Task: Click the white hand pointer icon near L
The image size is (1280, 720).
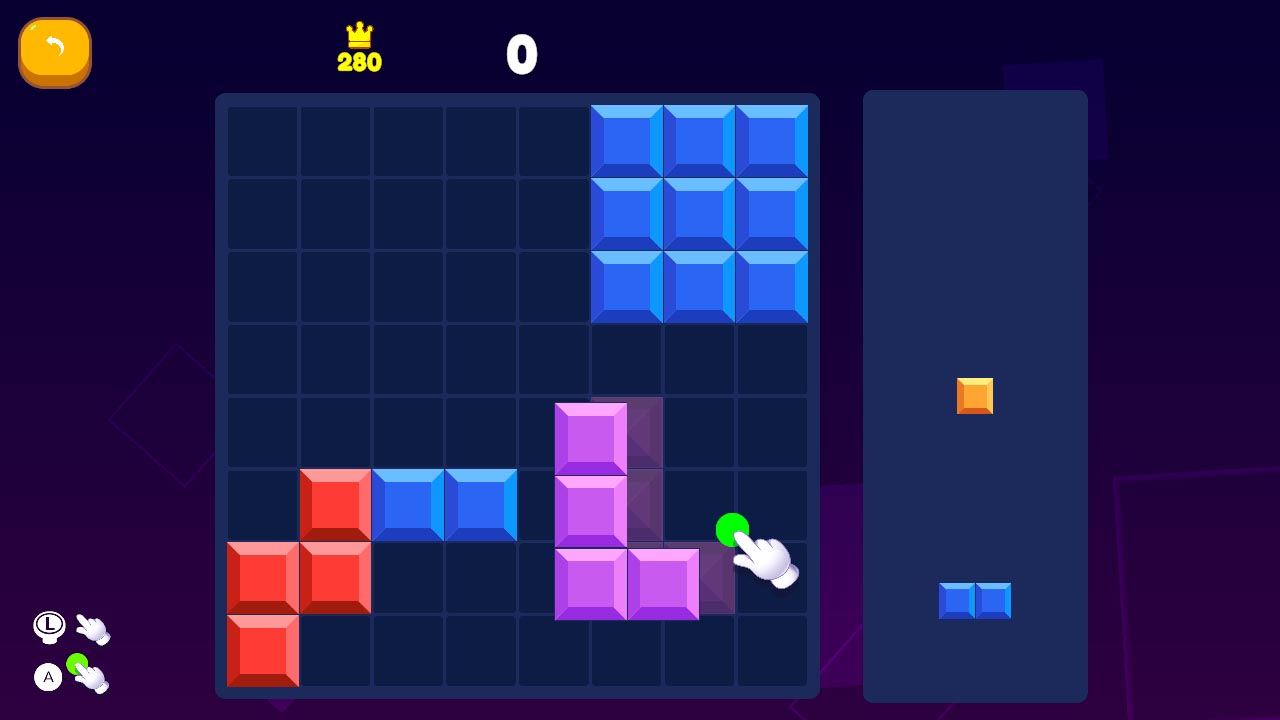Action: click(93, 628)
